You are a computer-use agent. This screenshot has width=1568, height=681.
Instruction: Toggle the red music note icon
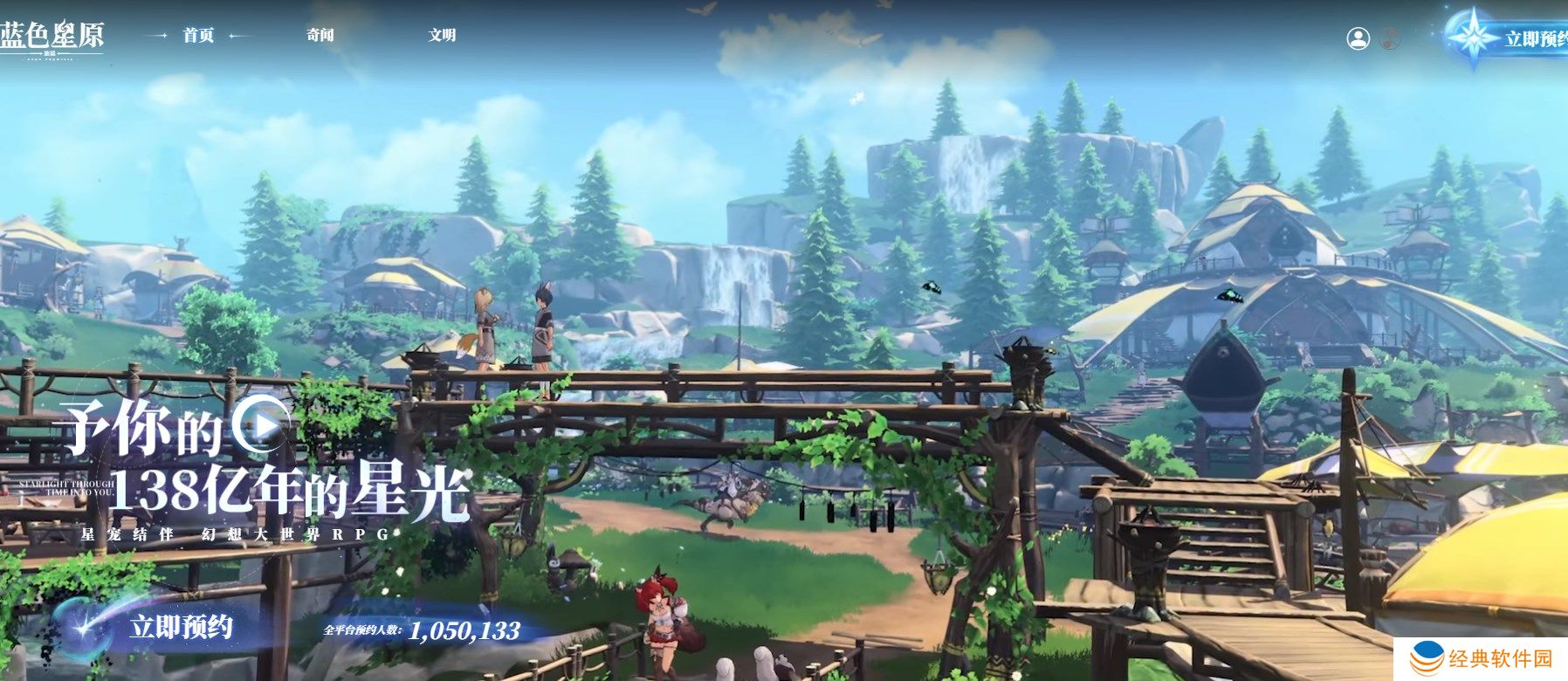pyautogui.click(x=1389, y=38)
